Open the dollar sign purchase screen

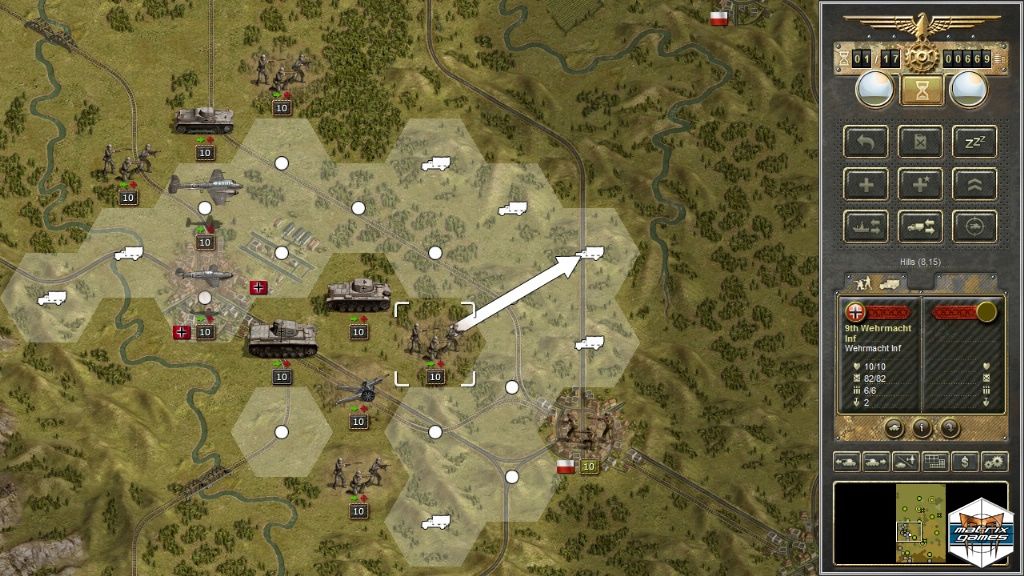click(x=965, y=461)
